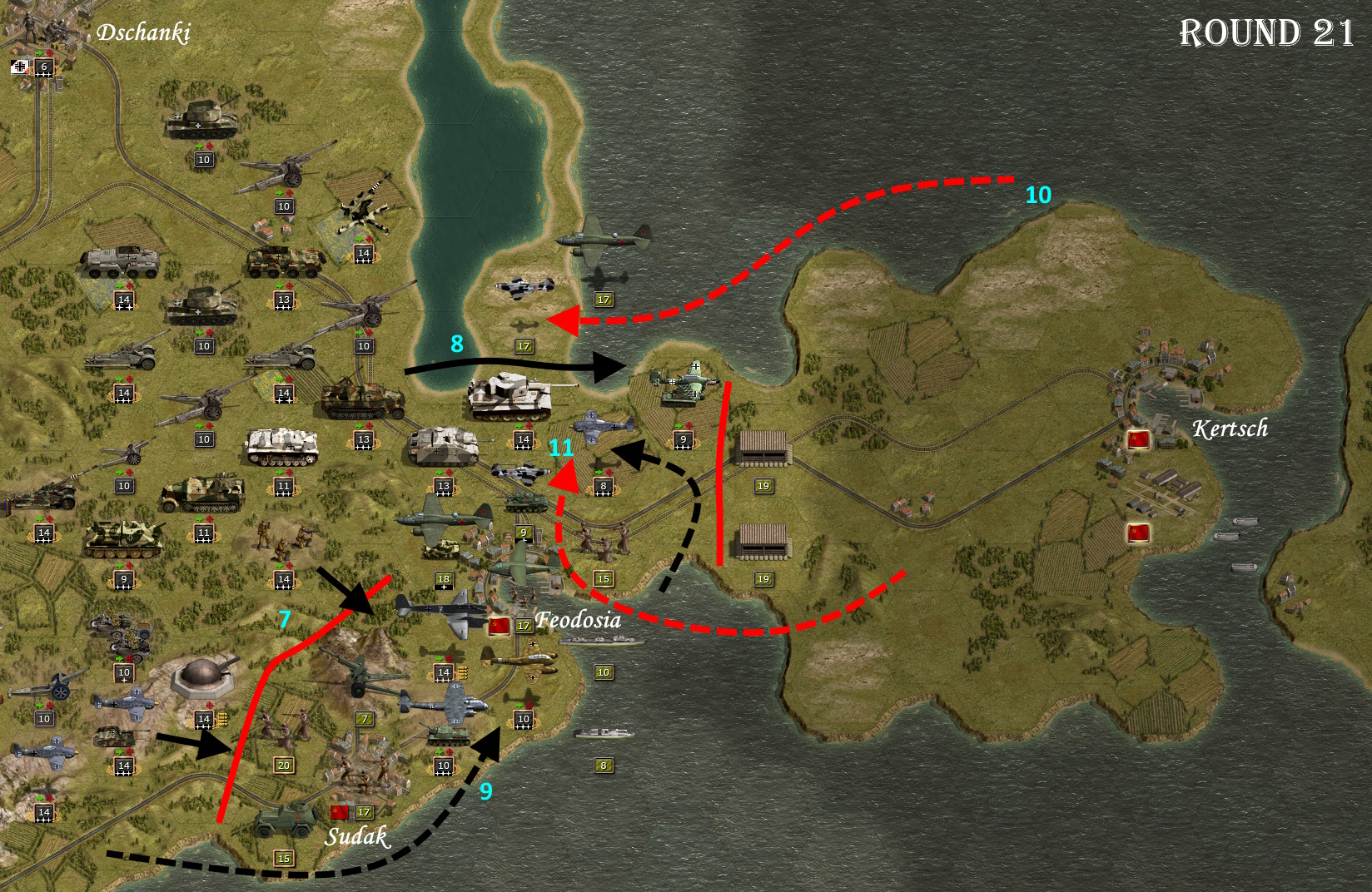Click the strength 20 badge on the fortification
The width and height of the screenshot is (1372, 892).
284,766
